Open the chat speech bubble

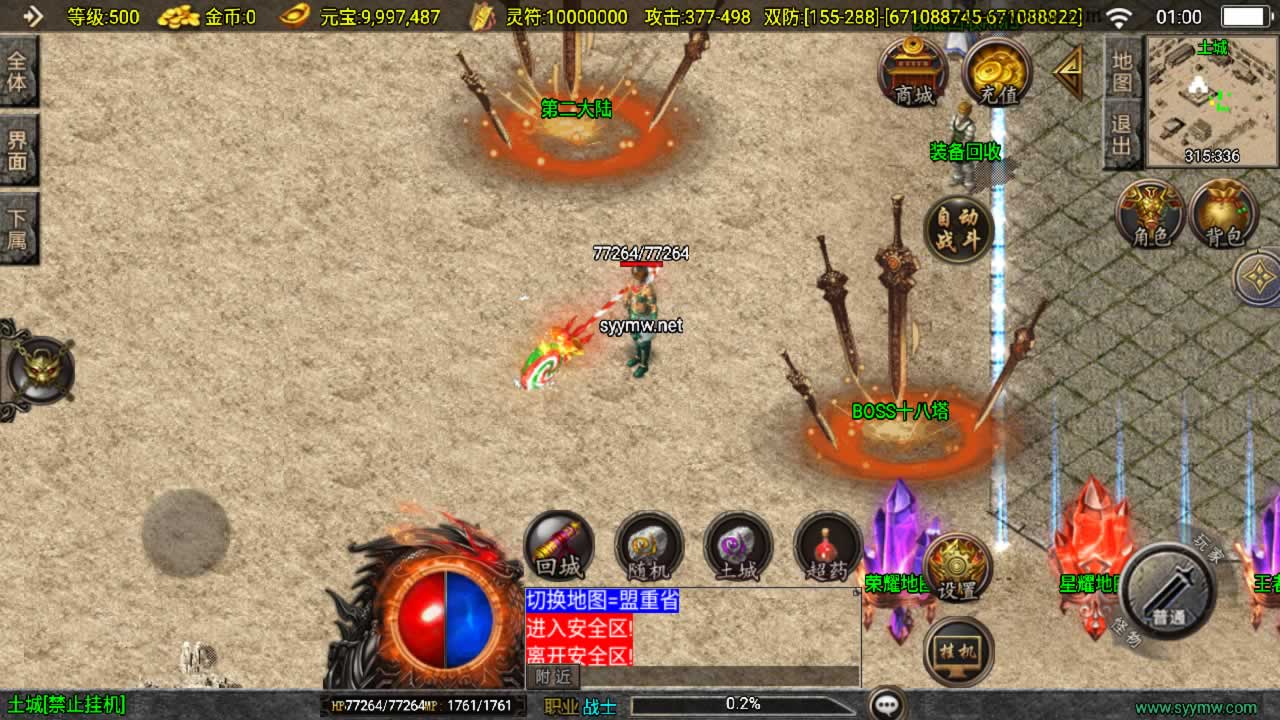tap(887, 705)
